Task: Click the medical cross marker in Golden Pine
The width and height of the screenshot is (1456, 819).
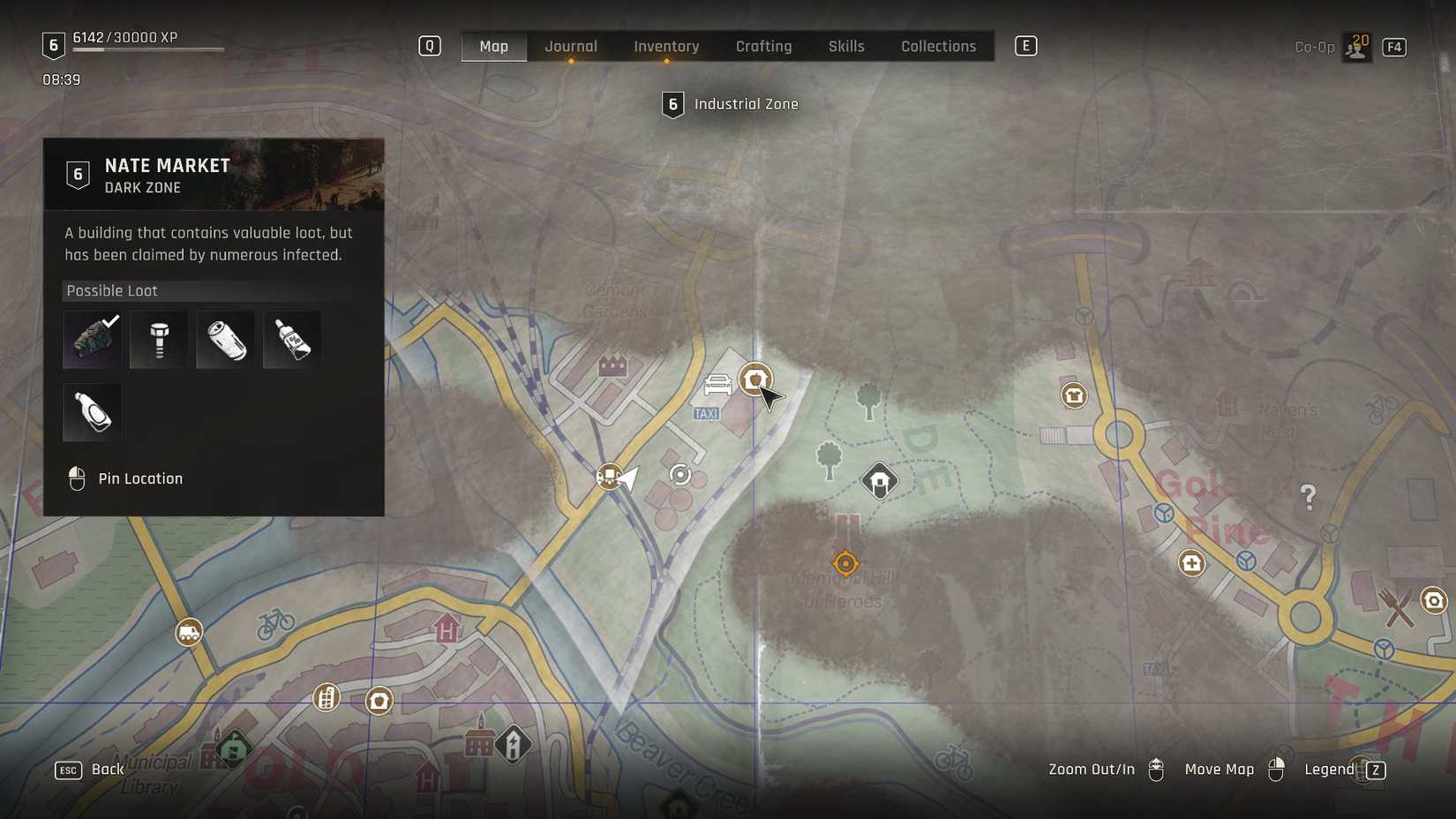Action: click(1191, 563)
